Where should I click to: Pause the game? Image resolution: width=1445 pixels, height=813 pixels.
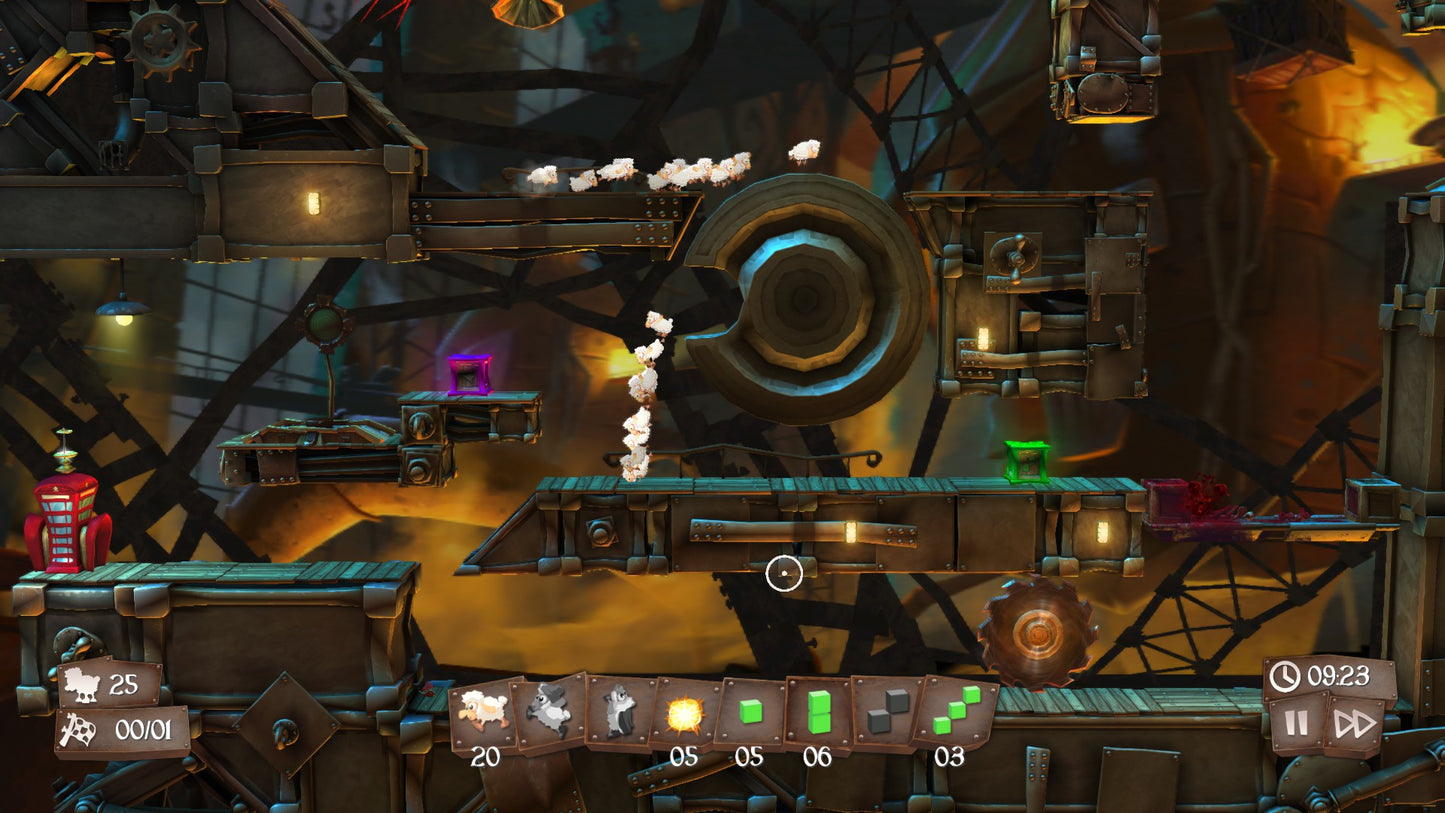(1295, 722)
